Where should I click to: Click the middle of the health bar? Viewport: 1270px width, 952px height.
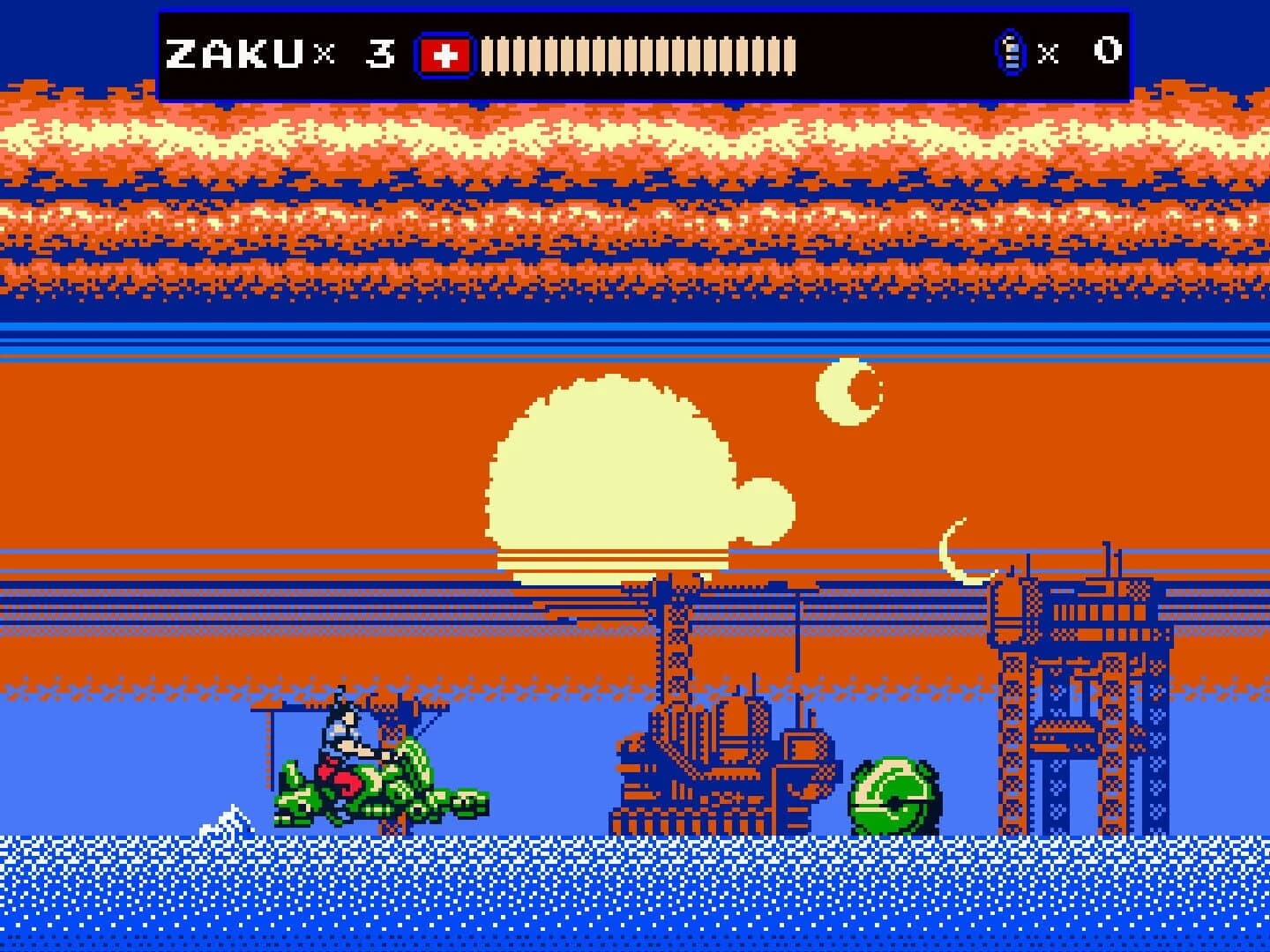[x=639, y=55]
